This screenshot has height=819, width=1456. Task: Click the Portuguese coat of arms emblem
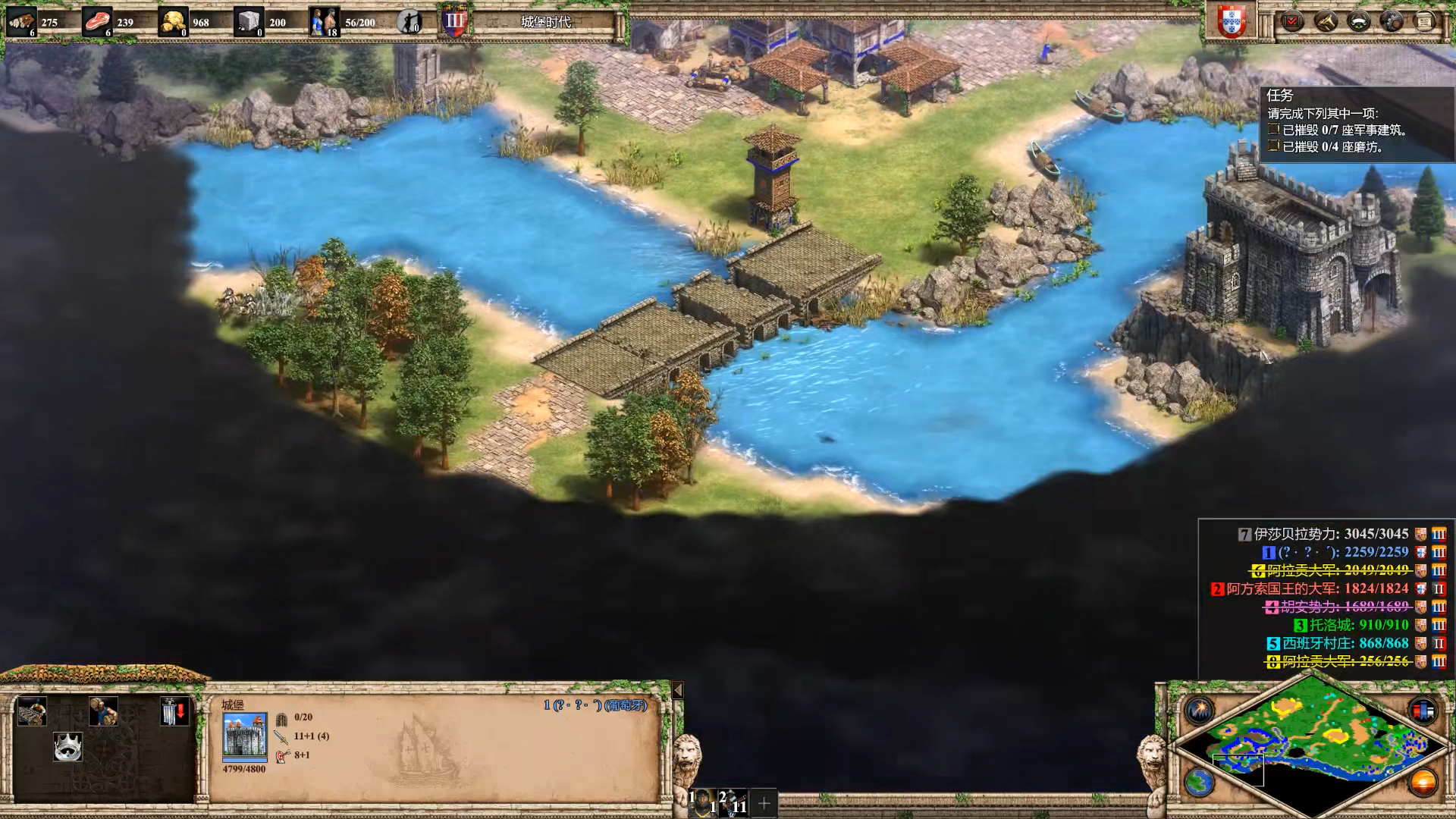point(1232,21)
